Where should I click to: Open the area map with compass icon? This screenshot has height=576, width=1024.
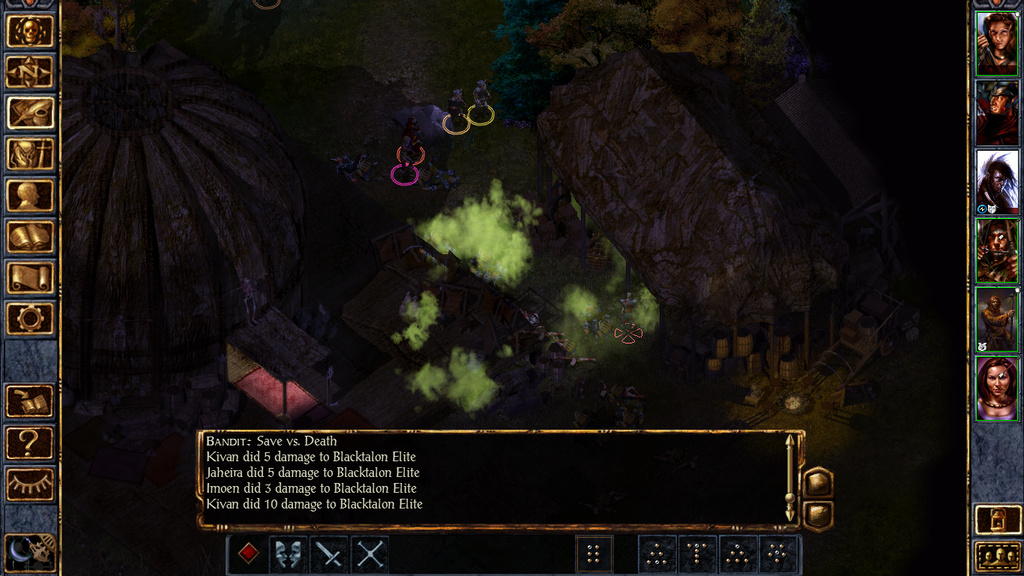coord(30,72)
